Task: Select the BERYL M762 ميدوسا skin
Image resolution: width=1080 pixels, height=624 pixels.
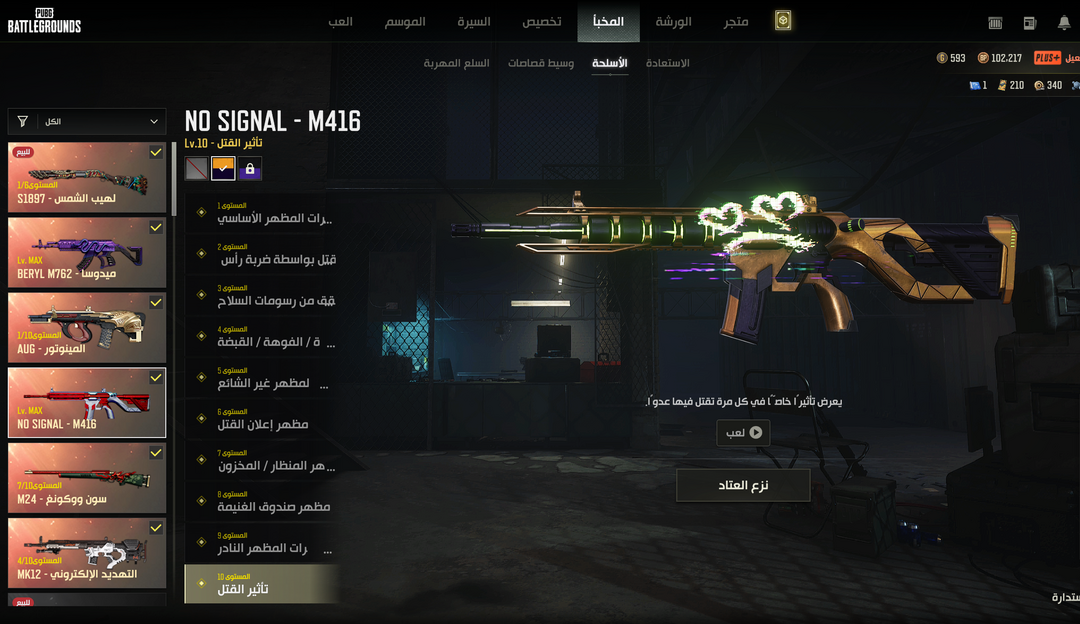Action: [87, 252]
